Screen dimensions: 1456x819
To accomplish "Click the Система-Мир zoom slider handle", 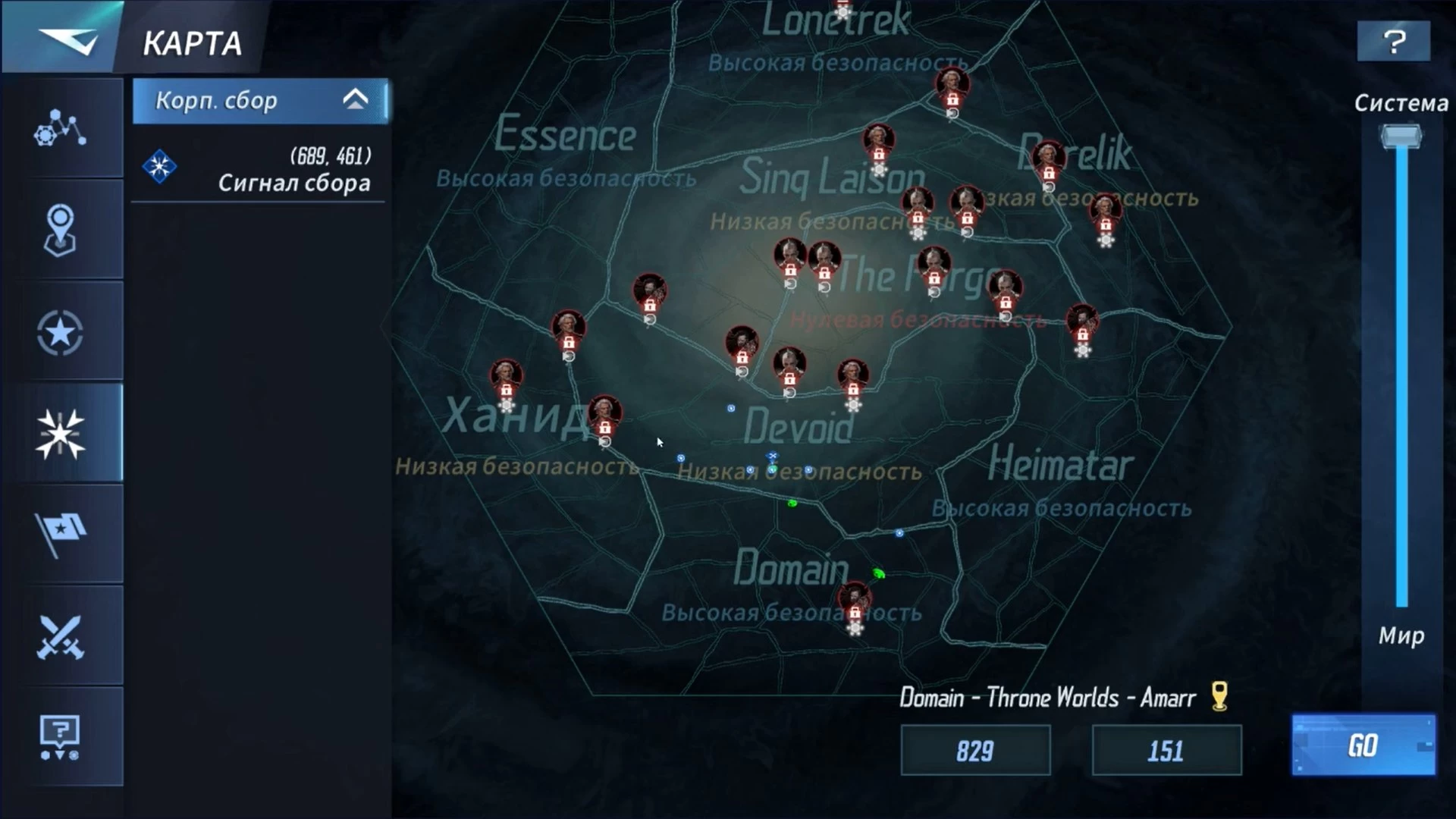I will tap(1401, 137).
